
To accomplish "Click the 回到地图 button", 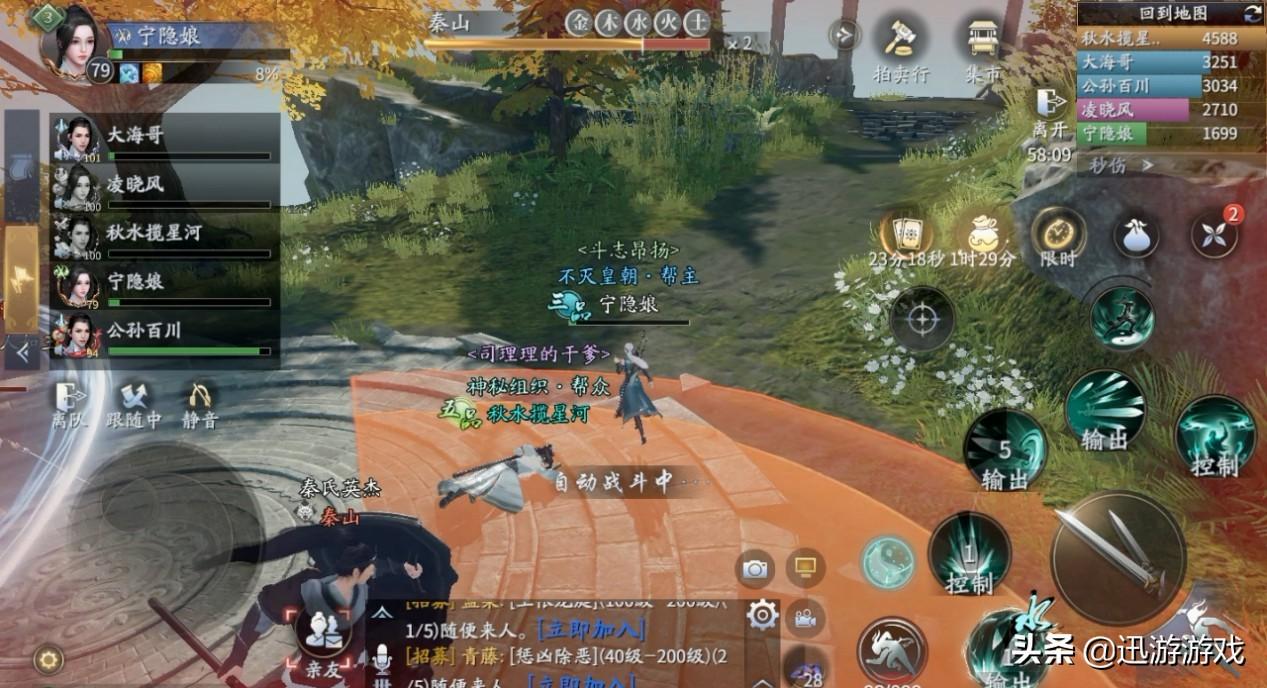I will pyautogui.click(x=1173, y=13).
